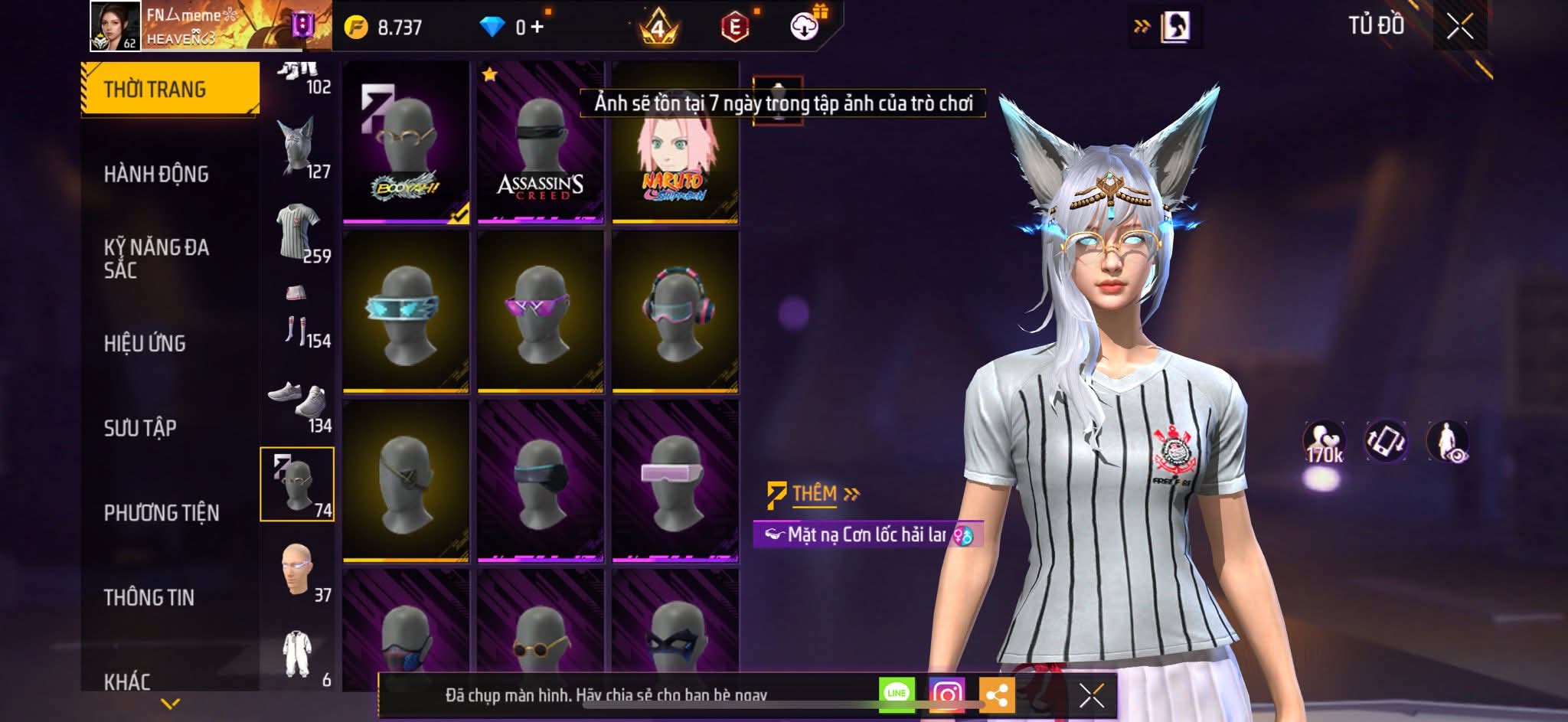Select the Assassin's Creed blindfold item
This screenshot has width=1568, height=722.
click(541, 143)
